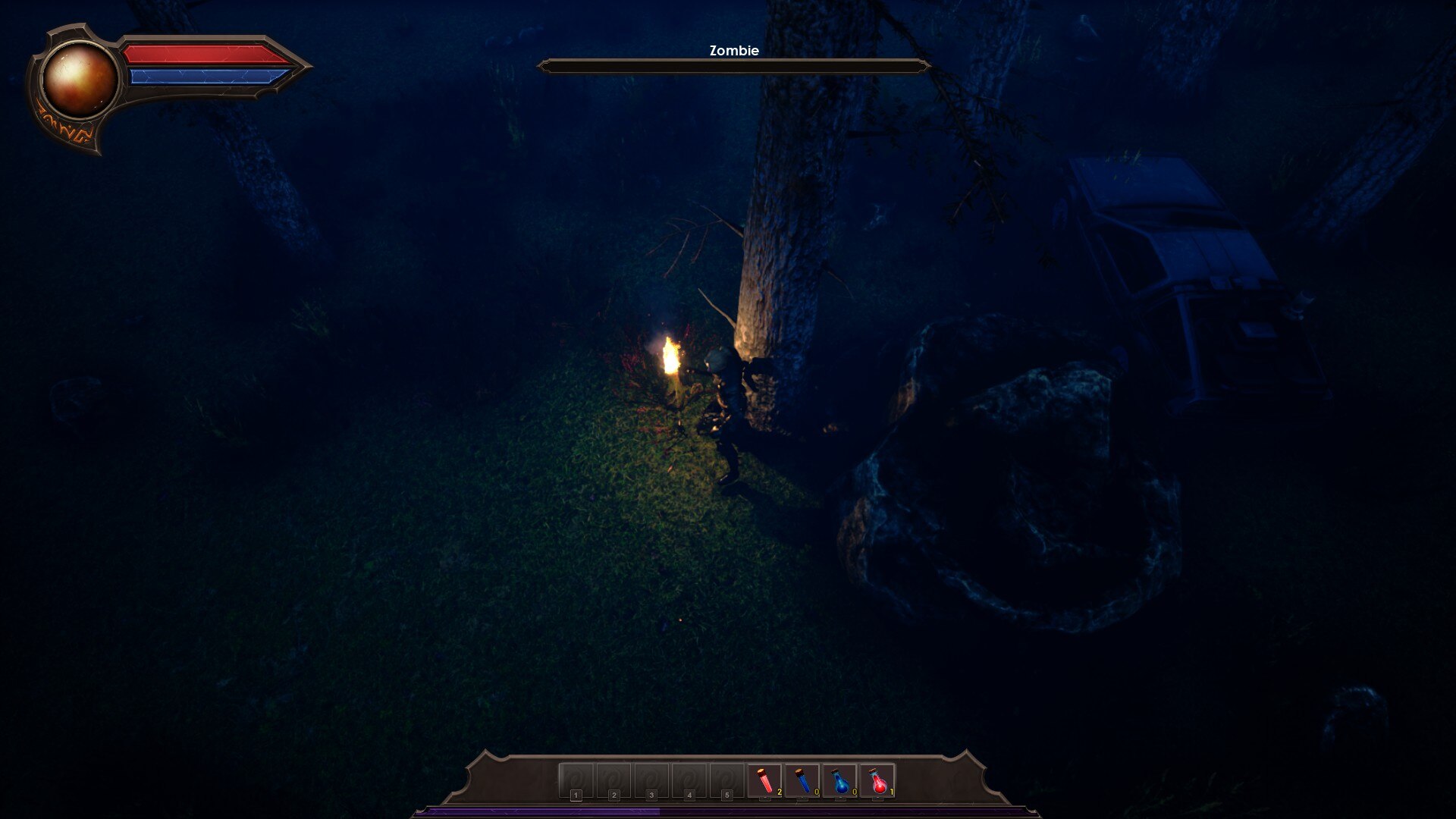Viewport: 1456px width, 819px height.
Task: Use the blue vial mana potion
Action: [802, 780]
